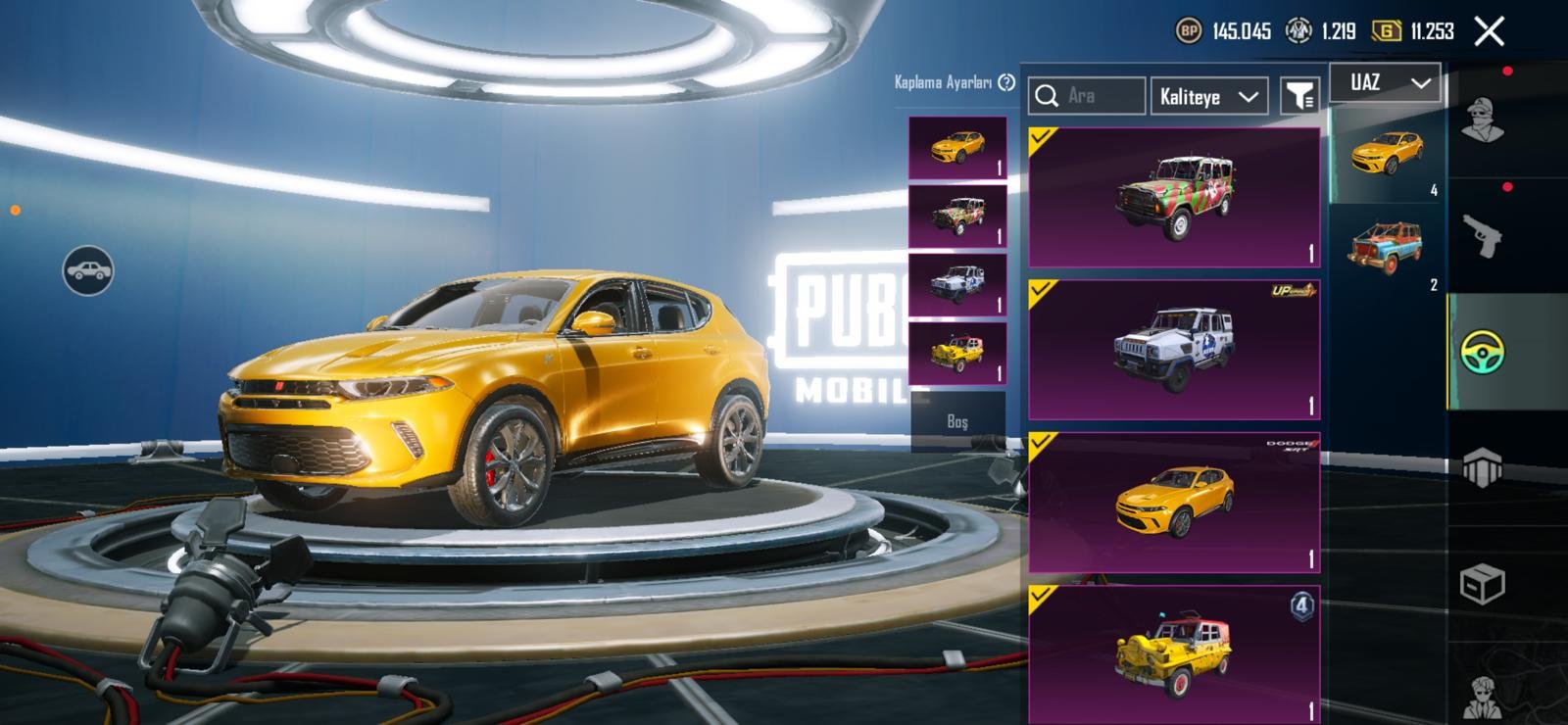Click the equipped yellow Dodge skin slot
The image size is (1568, 725).
tap(957, 148)
